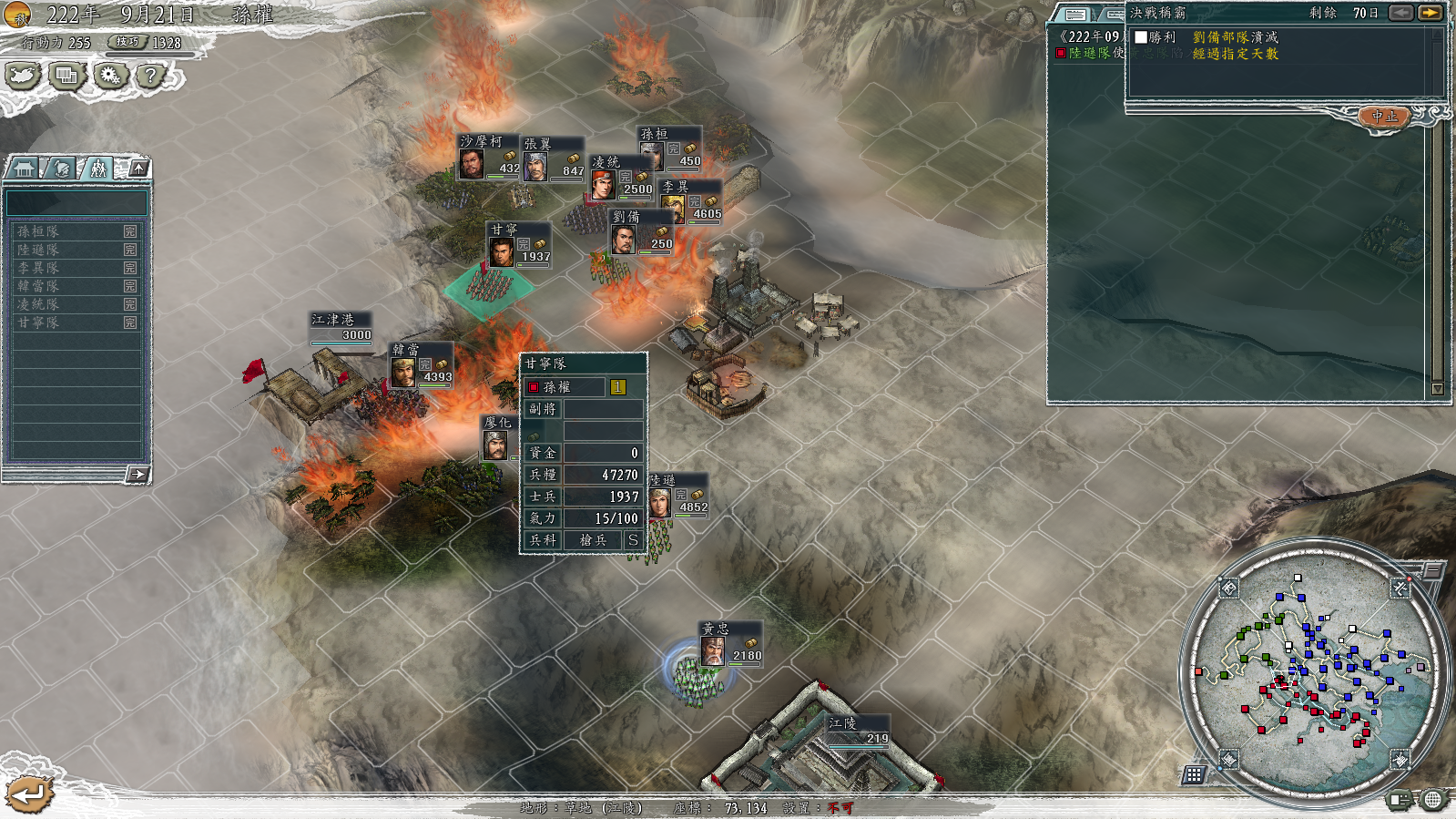The height and width of the screenshot is (819, 1456).
Task: Click the arrow button below unit list
Action: tap(137, 474)
